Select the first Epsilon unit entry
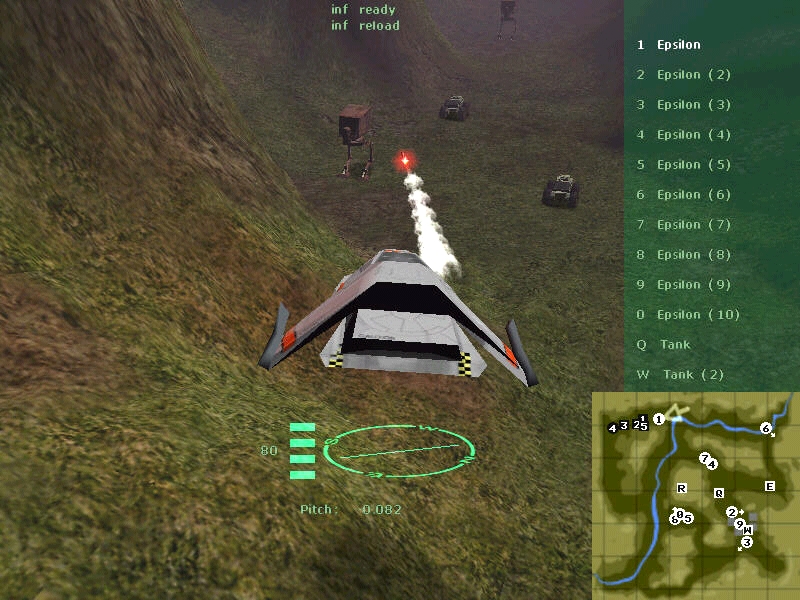Image resolution: width=800 pixels, height=600 pixels. (x=678, y=45)
